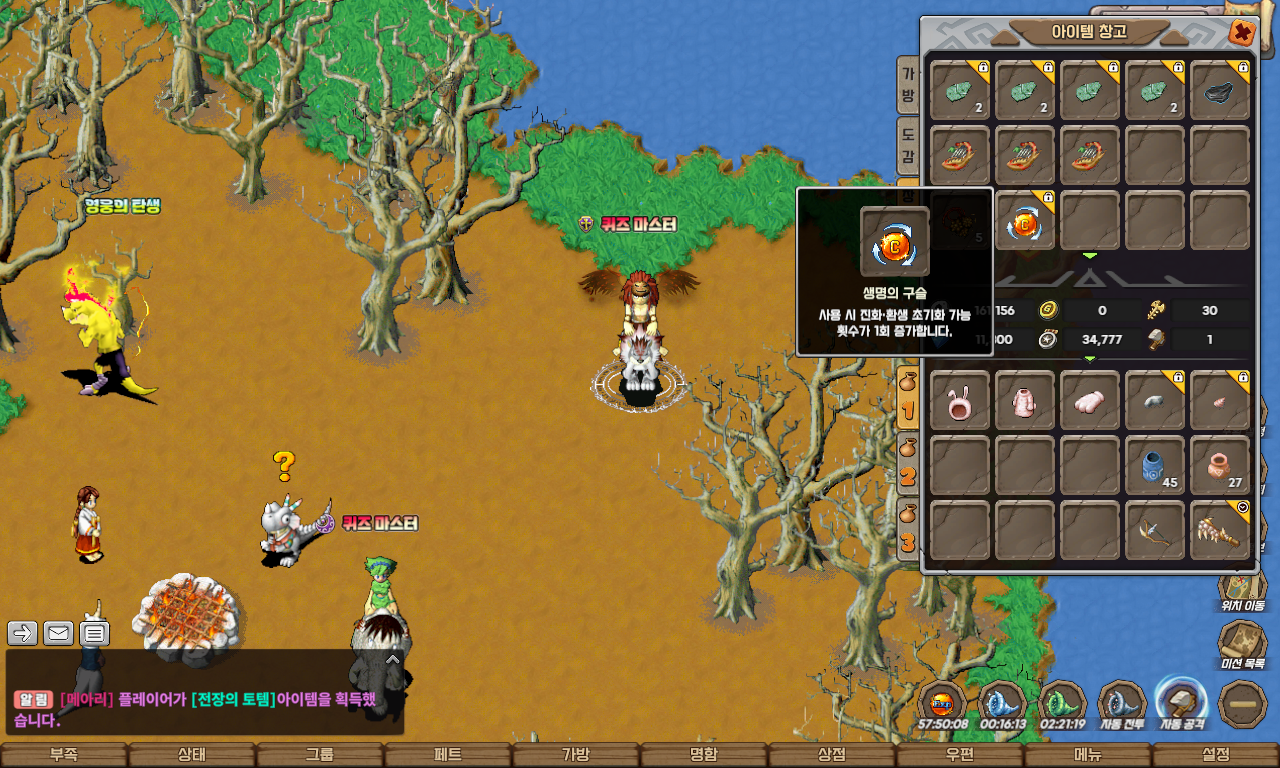Image resolution: width=1280 pixels, height=768 pixels.
Task: Open the 미션 목록 mission list
Action: point(1243,645)
